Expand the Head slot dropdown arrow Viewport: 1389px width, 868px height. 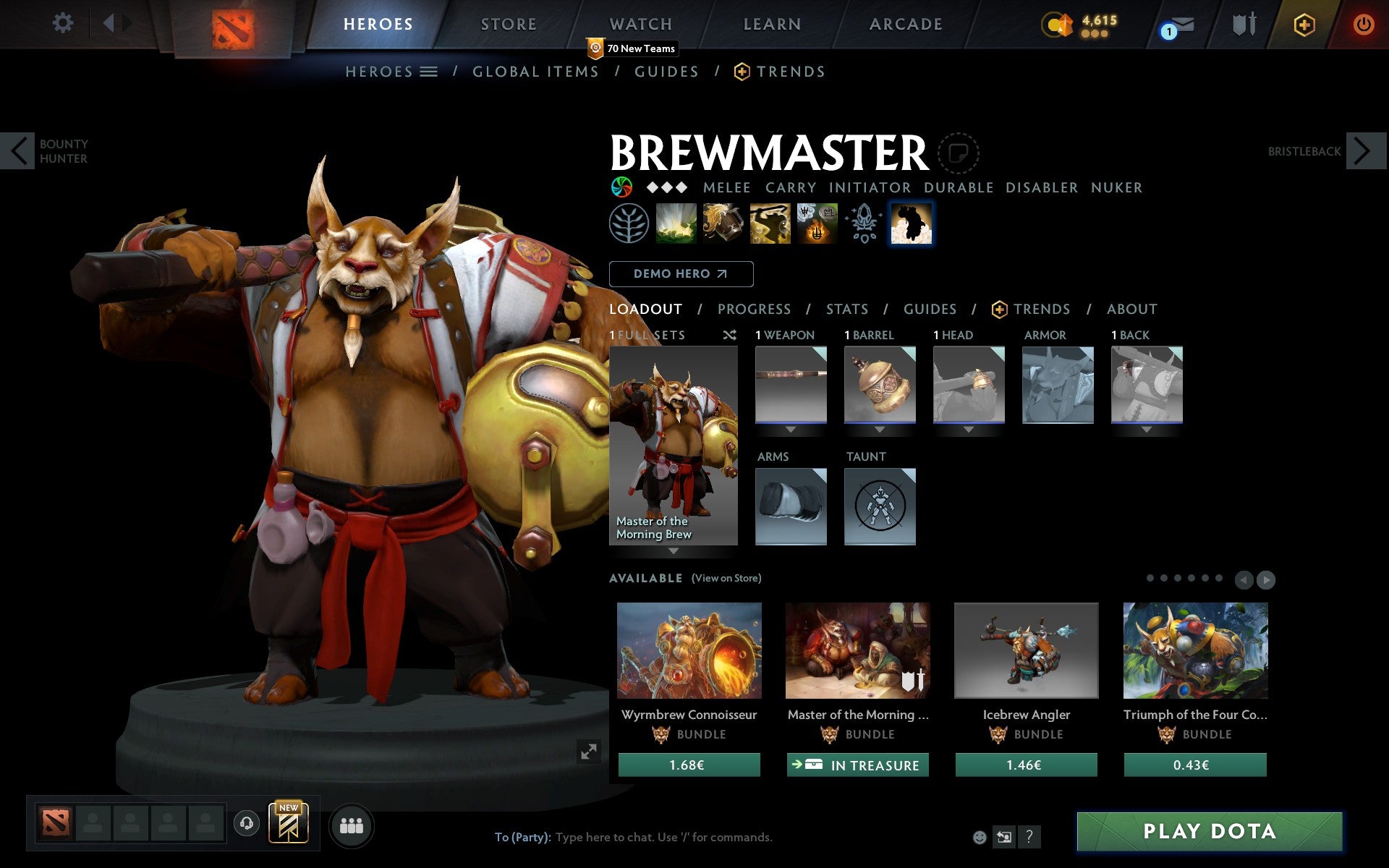pos(968,428)
